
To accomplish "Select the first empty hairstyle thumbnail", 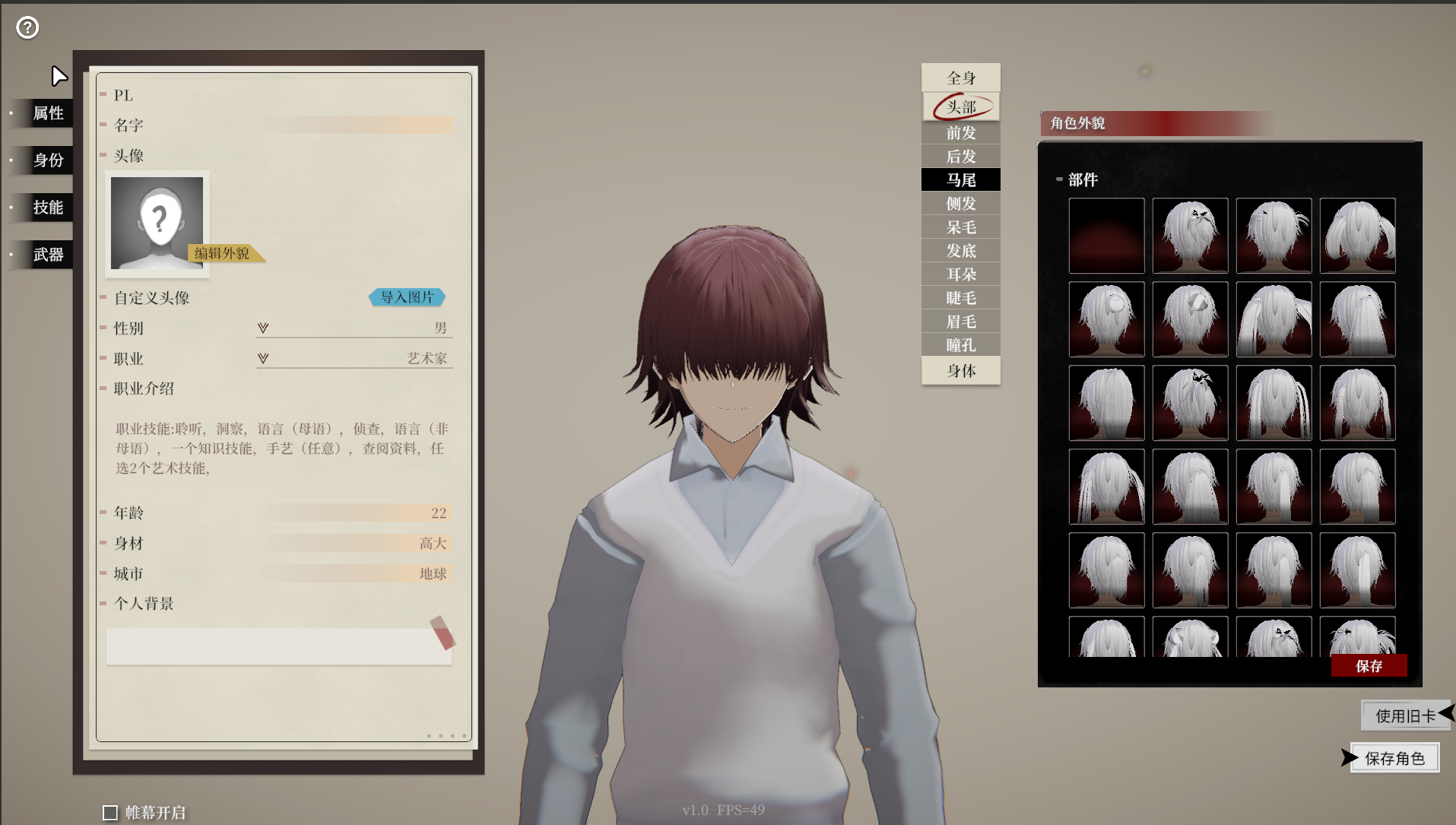I will 1106,236.
